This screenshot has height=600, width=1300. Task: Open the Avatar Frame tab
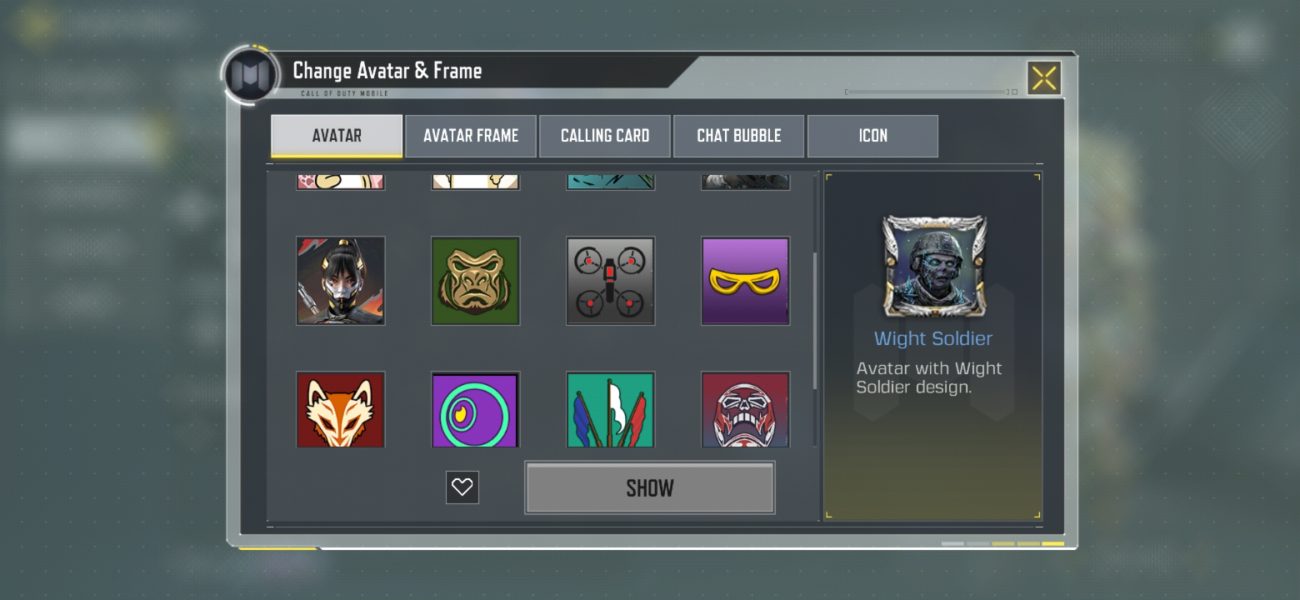coord(471,136)
